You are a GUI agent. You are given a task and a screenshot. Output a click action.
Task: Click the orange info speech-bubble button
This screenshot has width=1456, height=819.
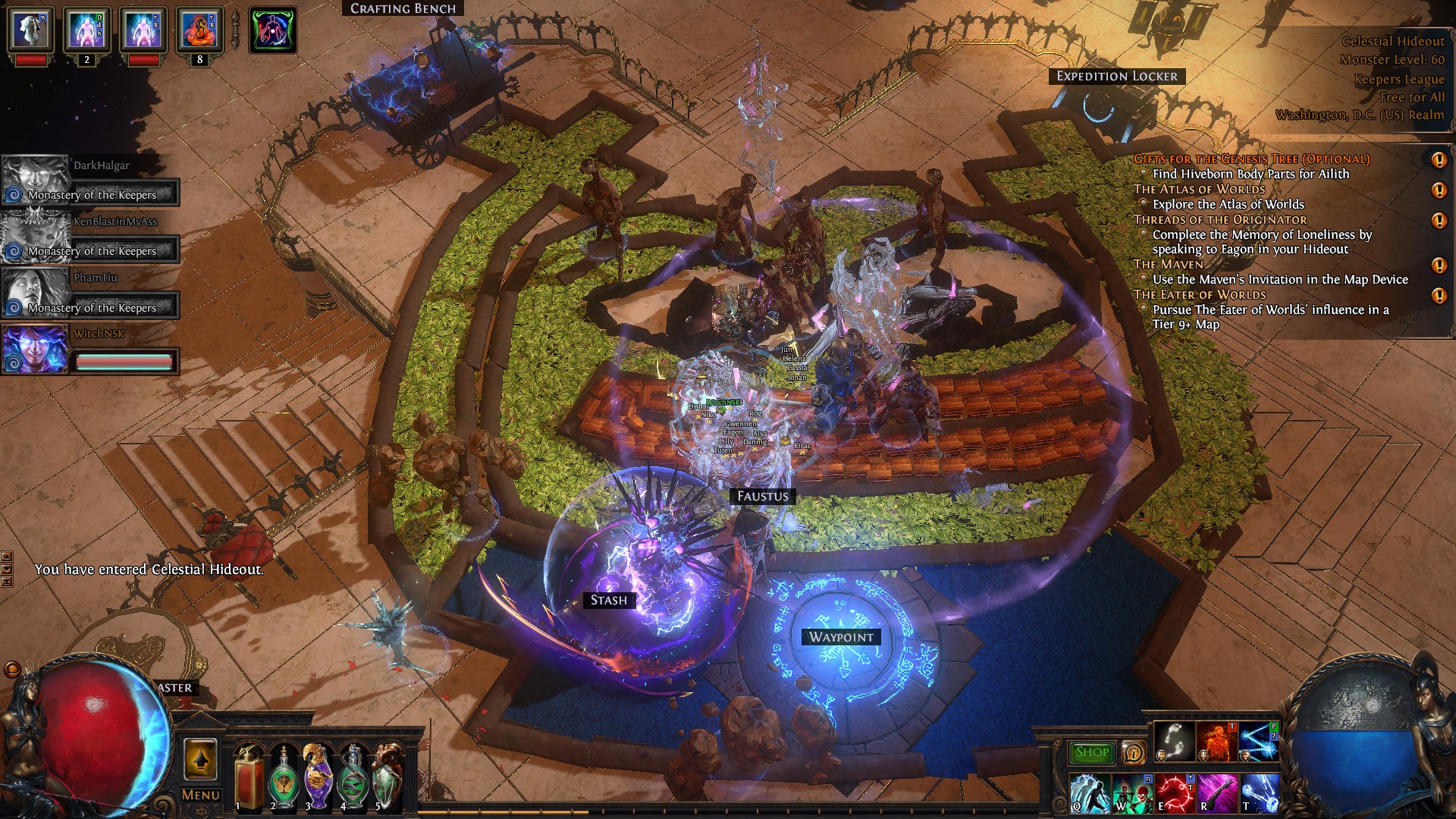point(1134,752)
